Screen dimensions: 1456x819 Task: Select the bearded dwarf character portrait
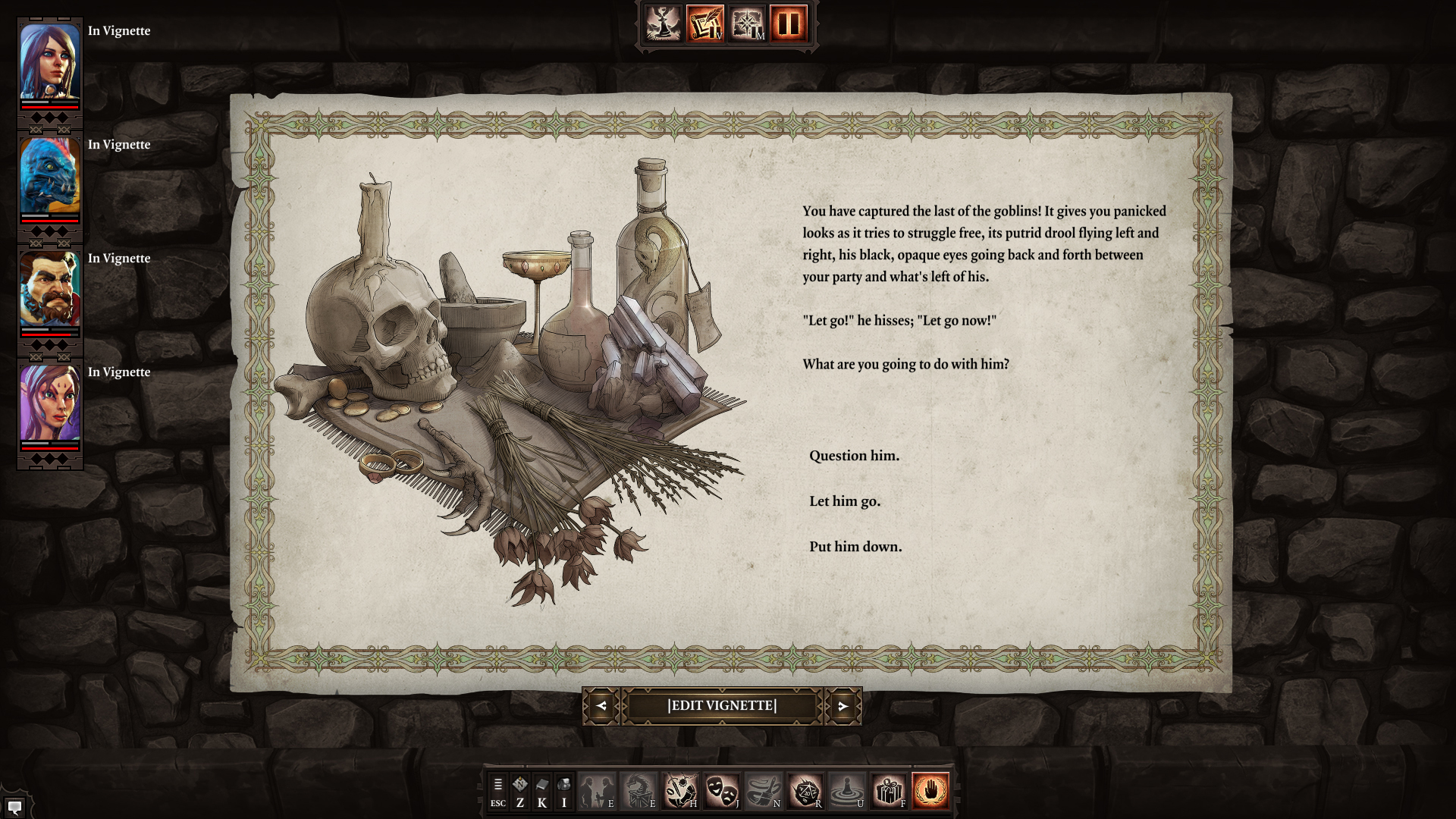[x=50, y=290]
